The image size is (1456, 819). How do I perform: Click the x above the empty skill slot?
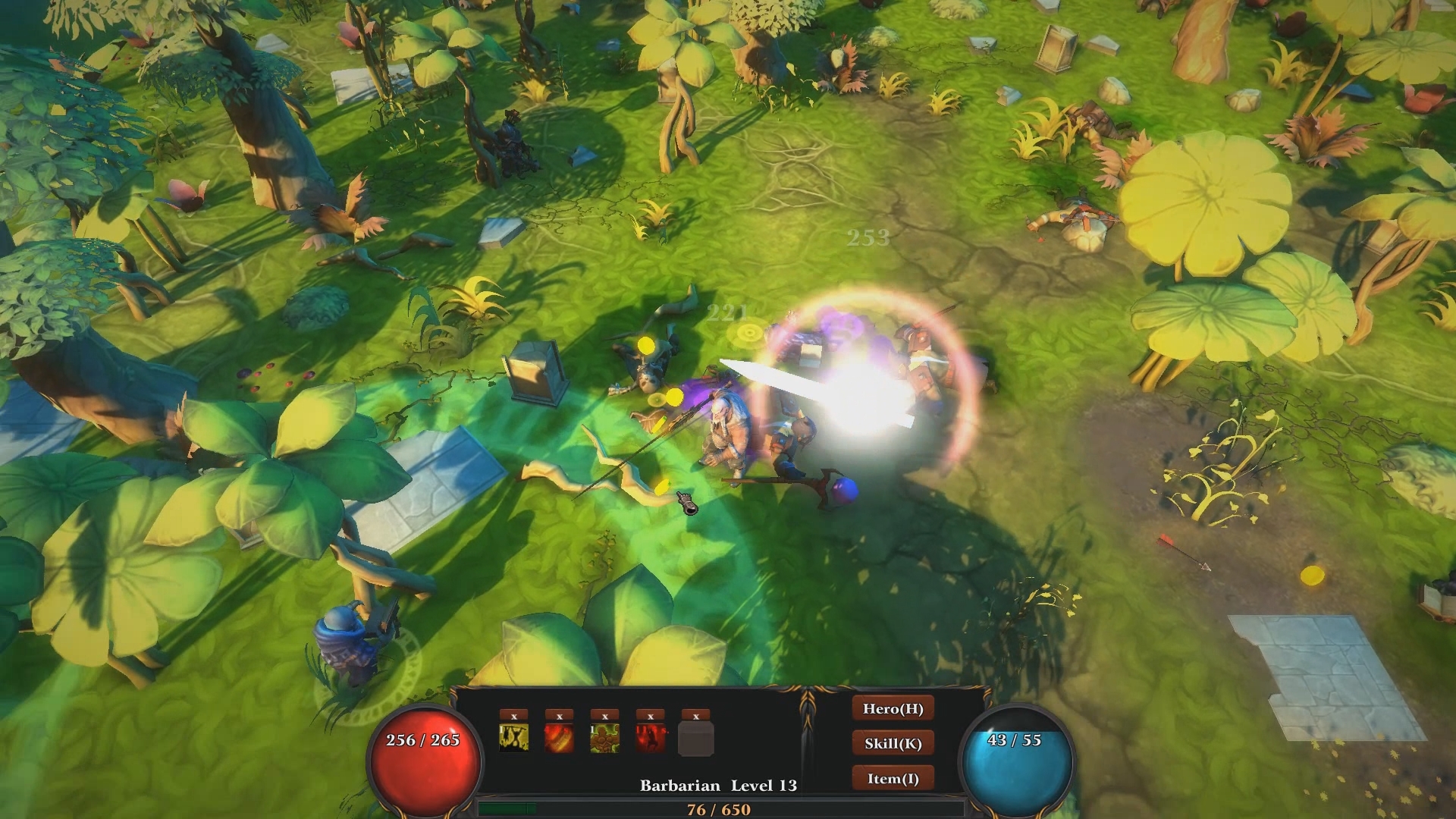click(x=695, y=714)
